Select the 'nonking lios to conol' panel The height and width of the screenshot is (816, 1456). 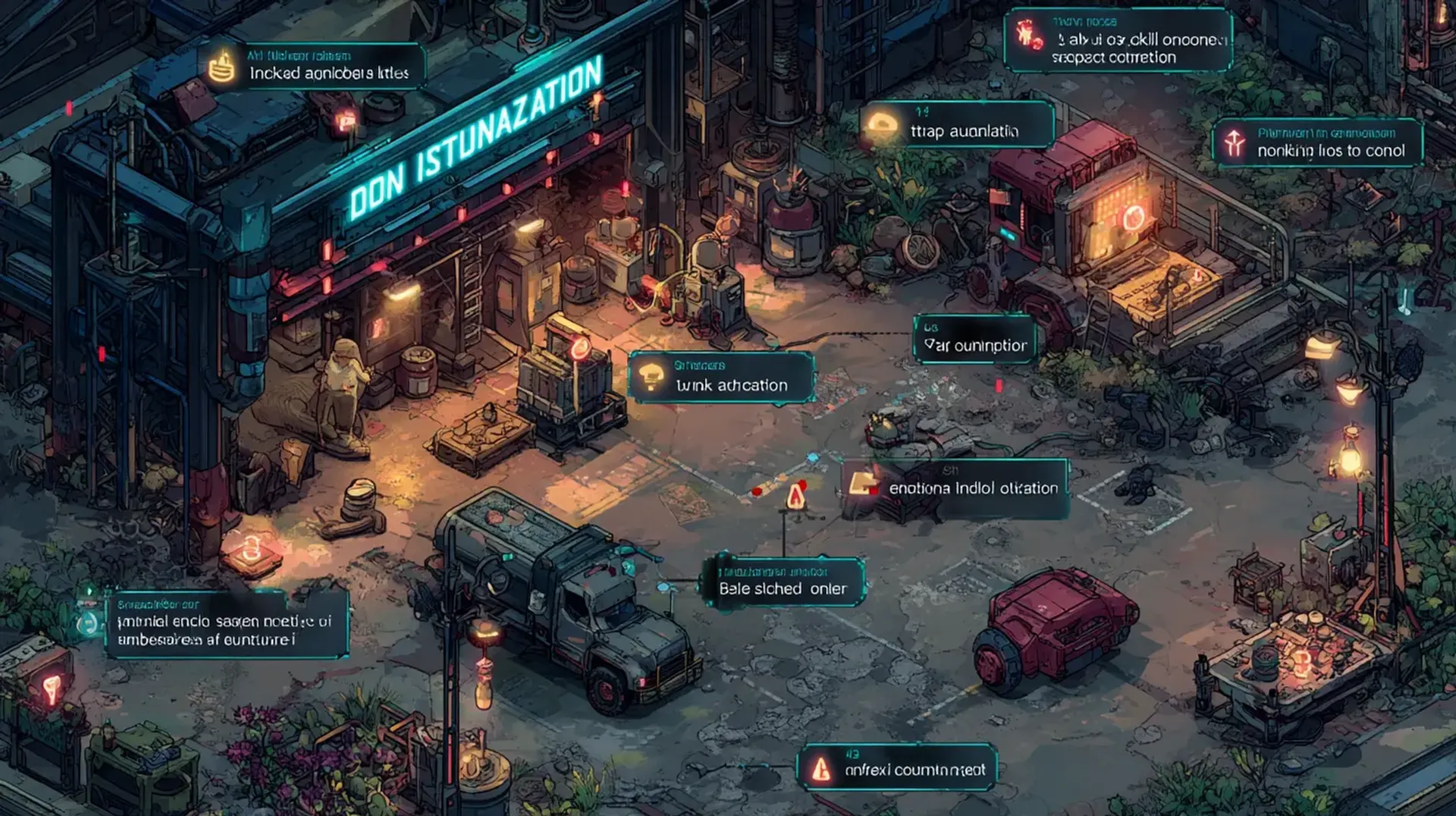[1318, 143]
